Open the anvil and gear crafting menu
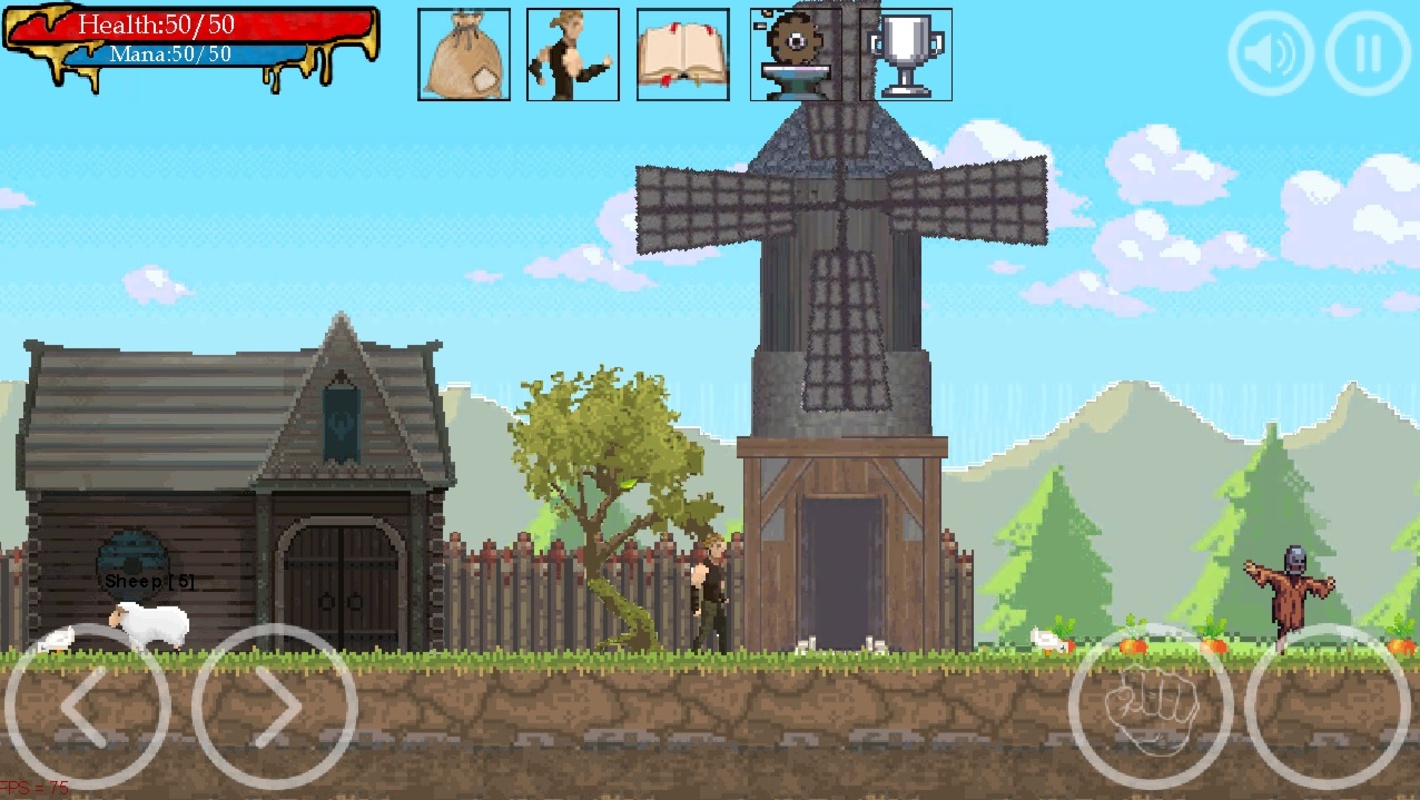This screenshot has width=1420, height=800. tap(795, 55)
